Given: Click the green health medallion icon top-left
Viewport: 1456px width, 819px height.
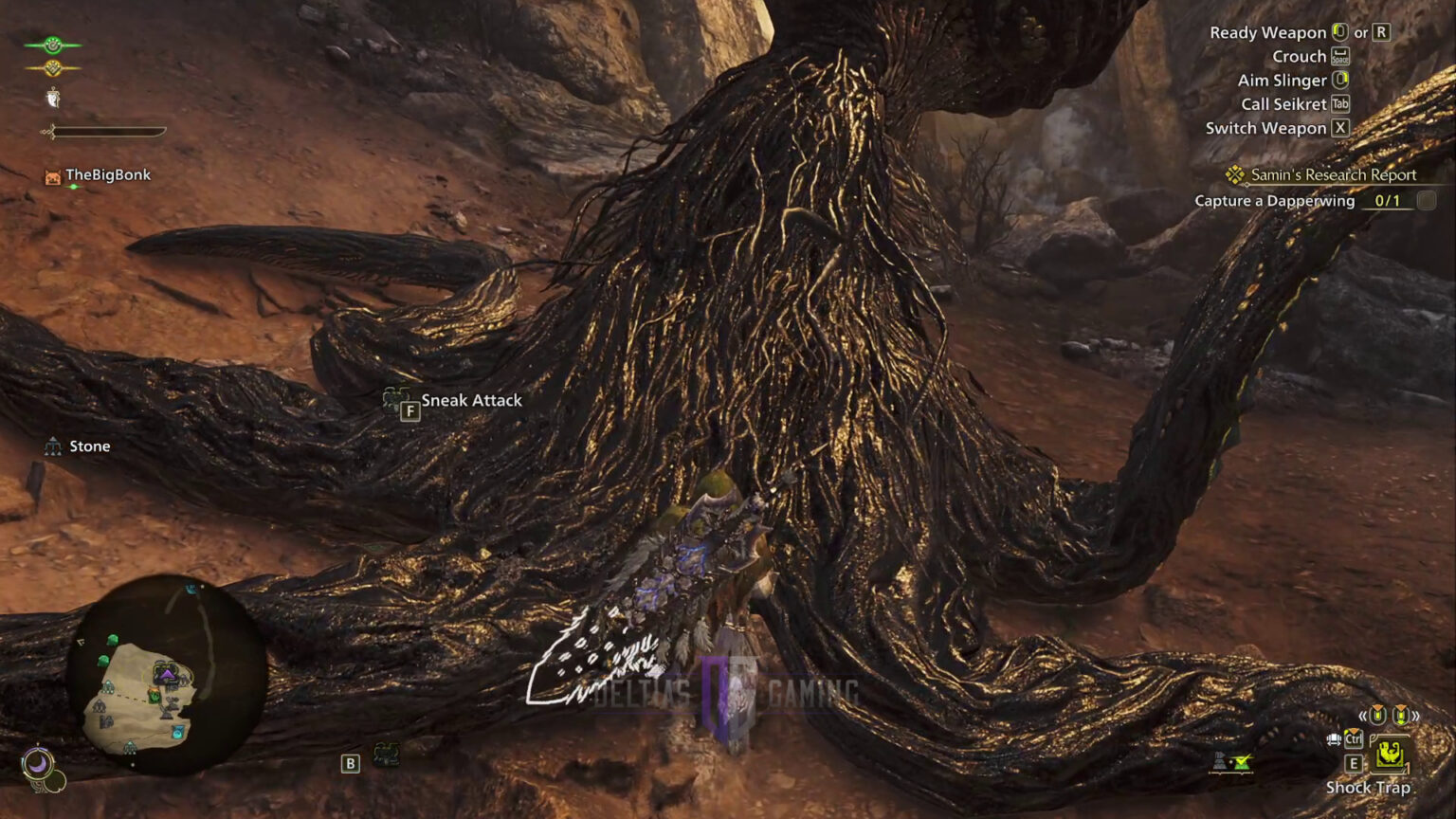Looking at the screenshot, I should (51, 44).
